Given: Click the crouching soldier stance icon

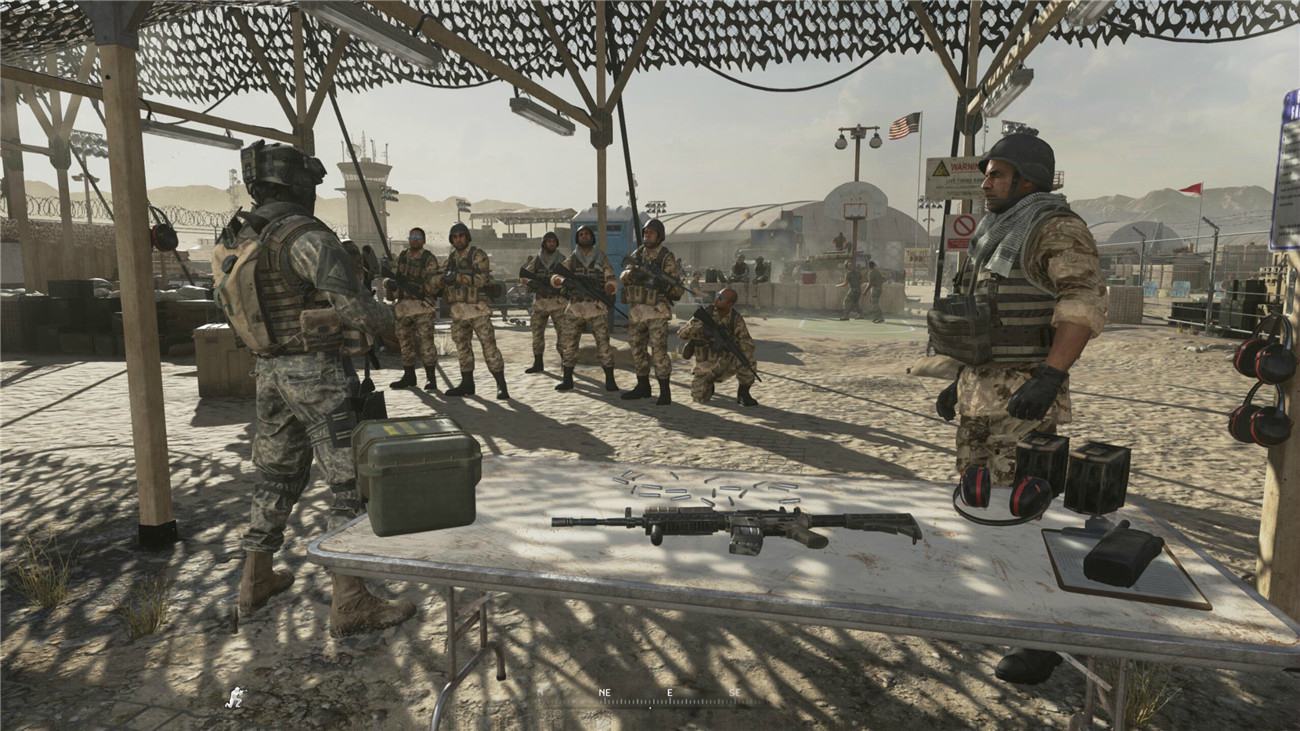Looking at the screenshot, I should (236, 696).
